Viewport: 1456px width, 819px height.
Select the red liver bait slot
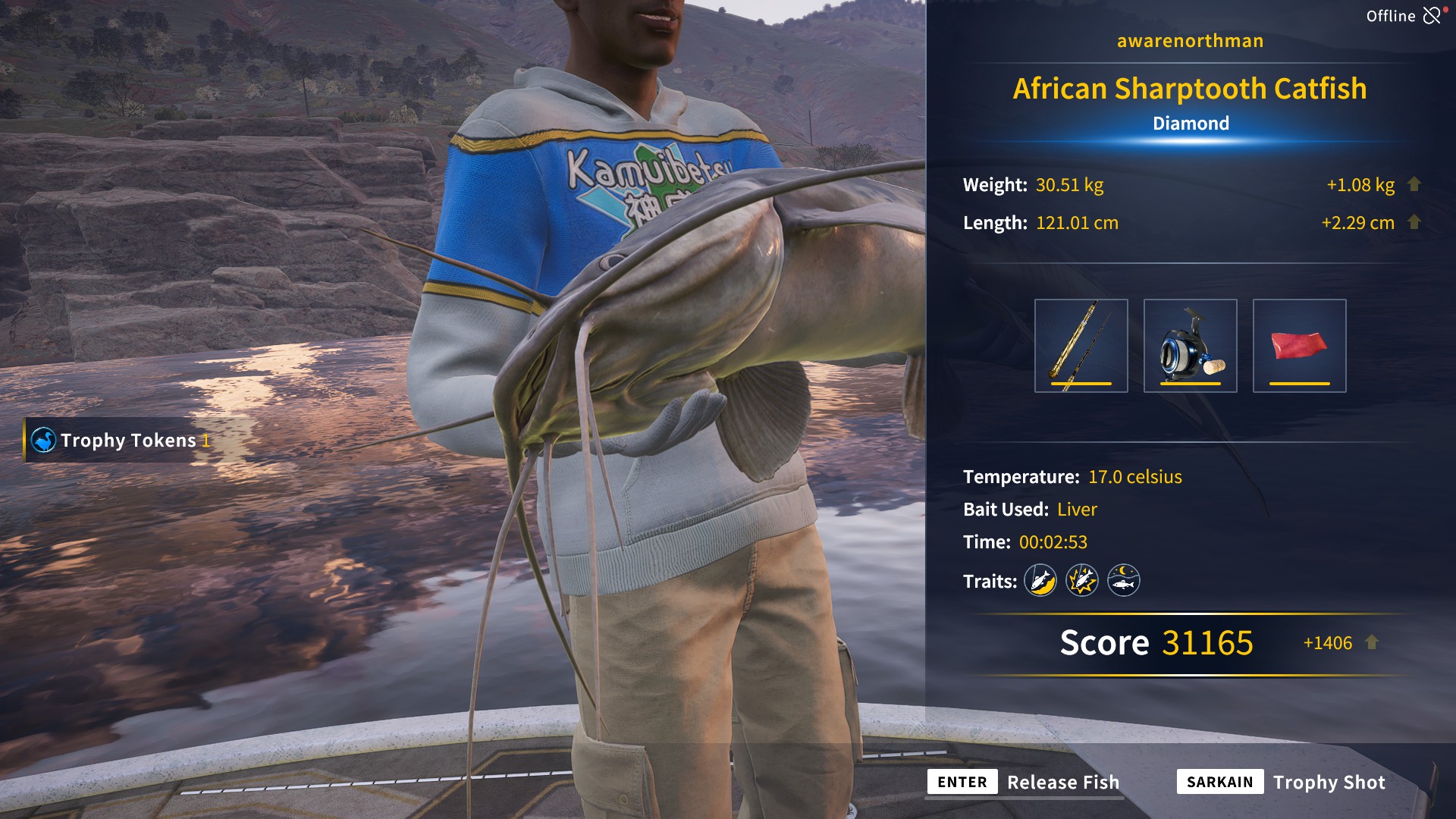(1299, 346)
